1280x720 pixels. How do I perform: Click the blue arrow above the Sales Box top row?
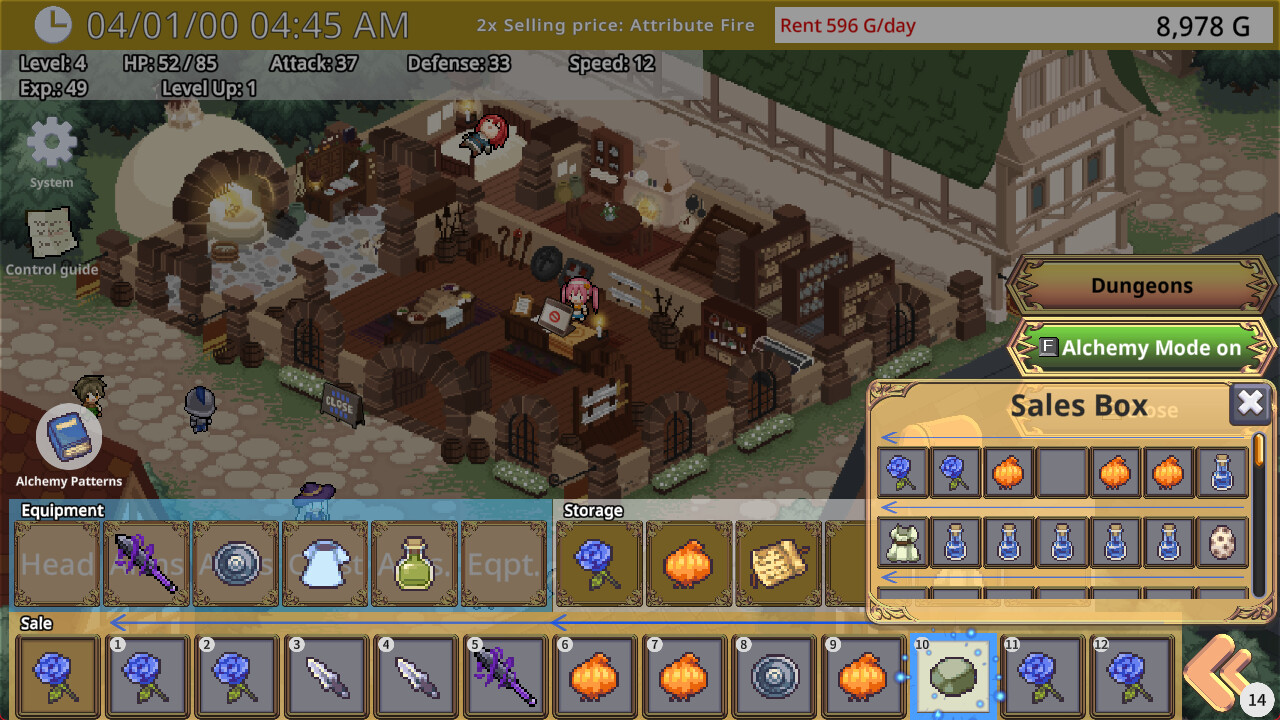(888, 438)
